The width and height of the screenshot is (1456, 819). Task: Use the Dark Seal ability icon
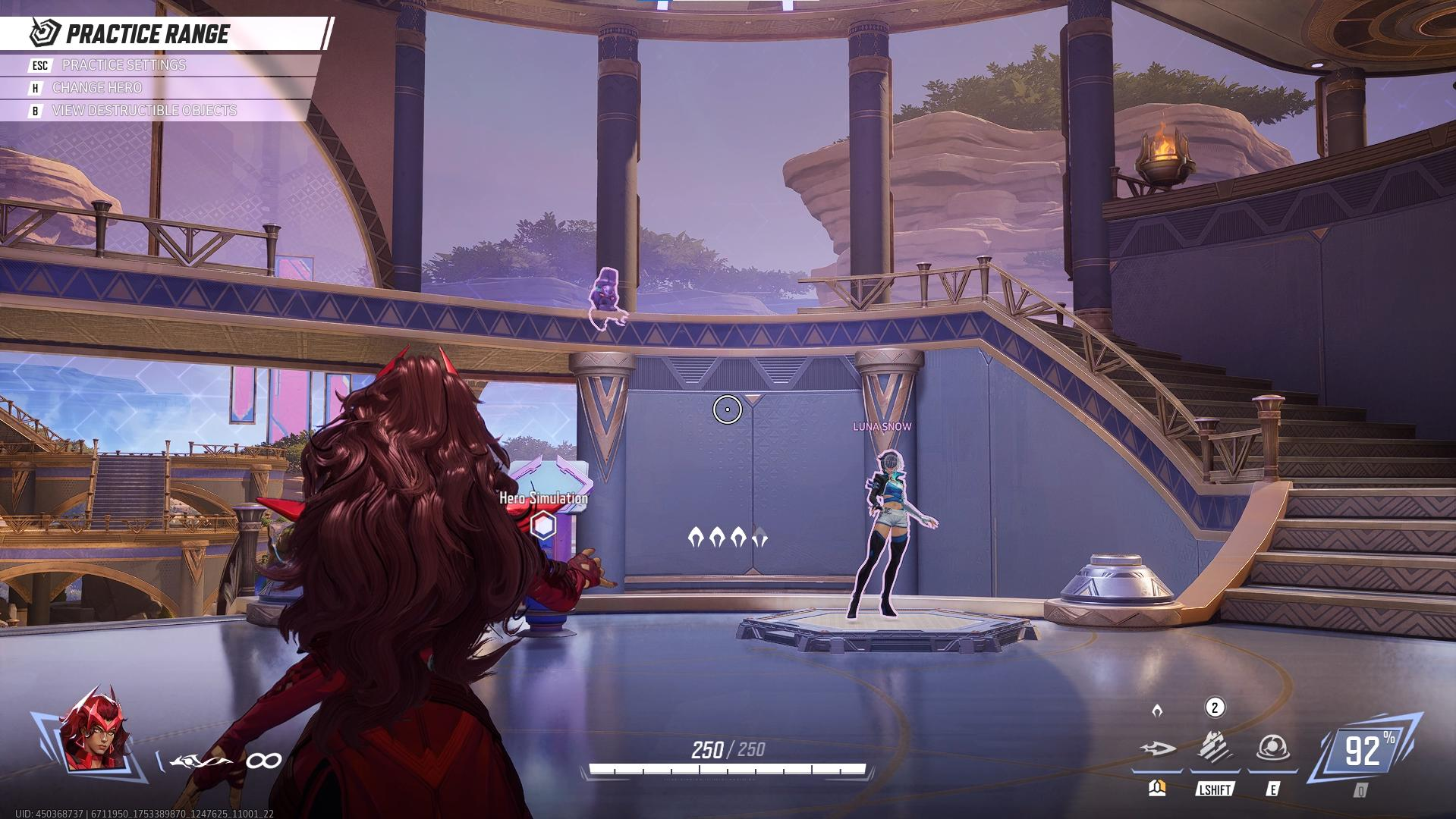tap(1272, 748)
